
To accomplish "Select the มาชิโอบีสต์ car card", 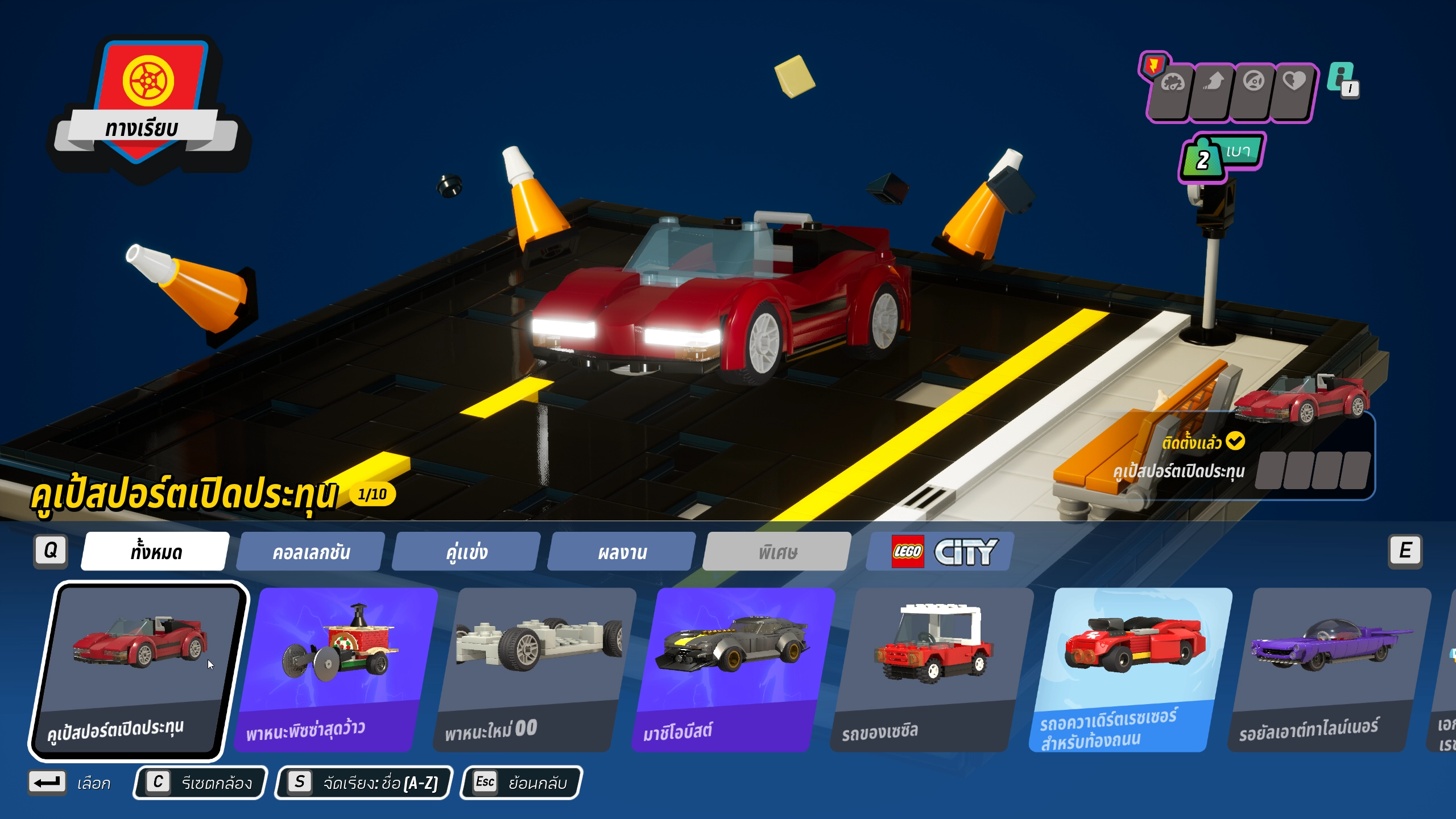I will pos(734,669).
